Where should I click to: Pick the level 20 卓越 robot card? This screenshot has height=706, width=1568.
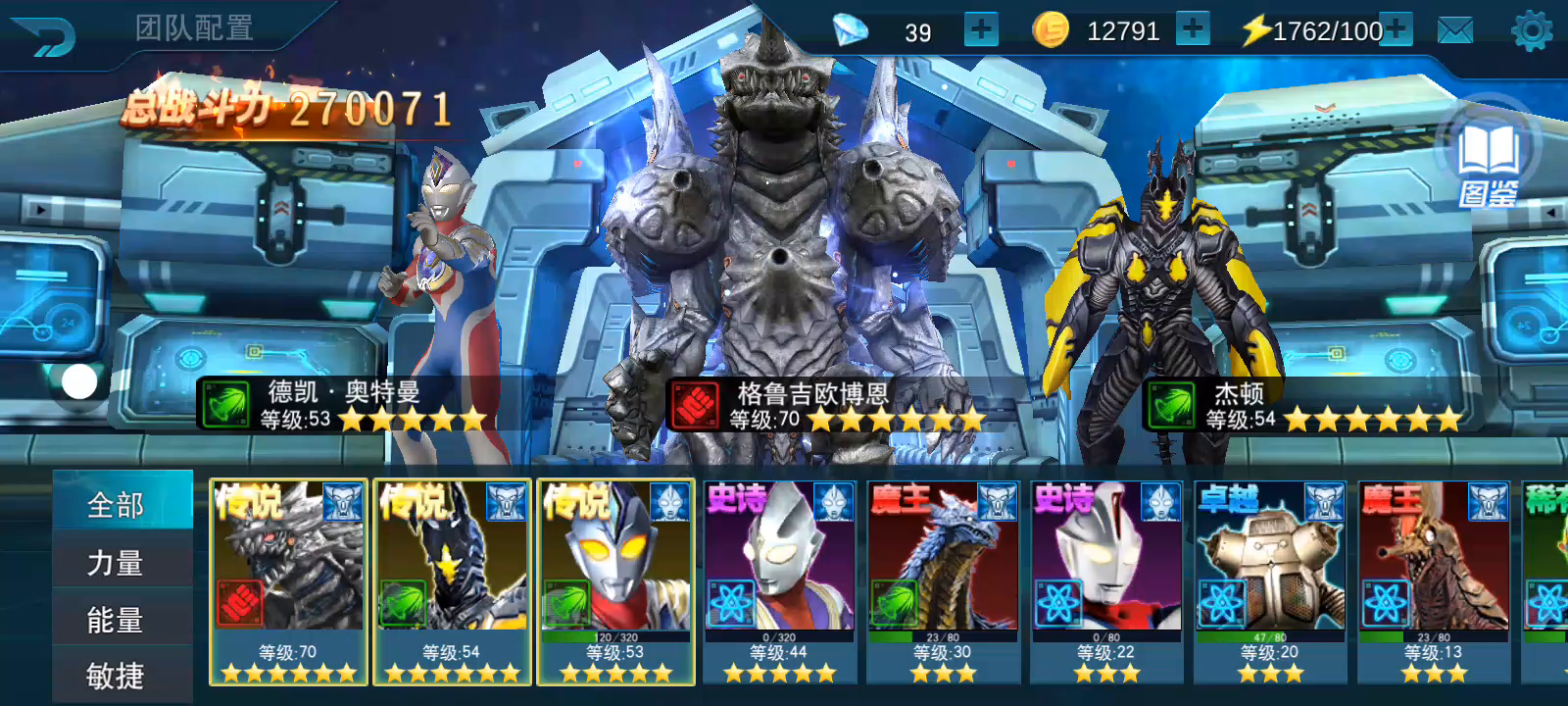pyautogui.click(x=1270, y=581)
